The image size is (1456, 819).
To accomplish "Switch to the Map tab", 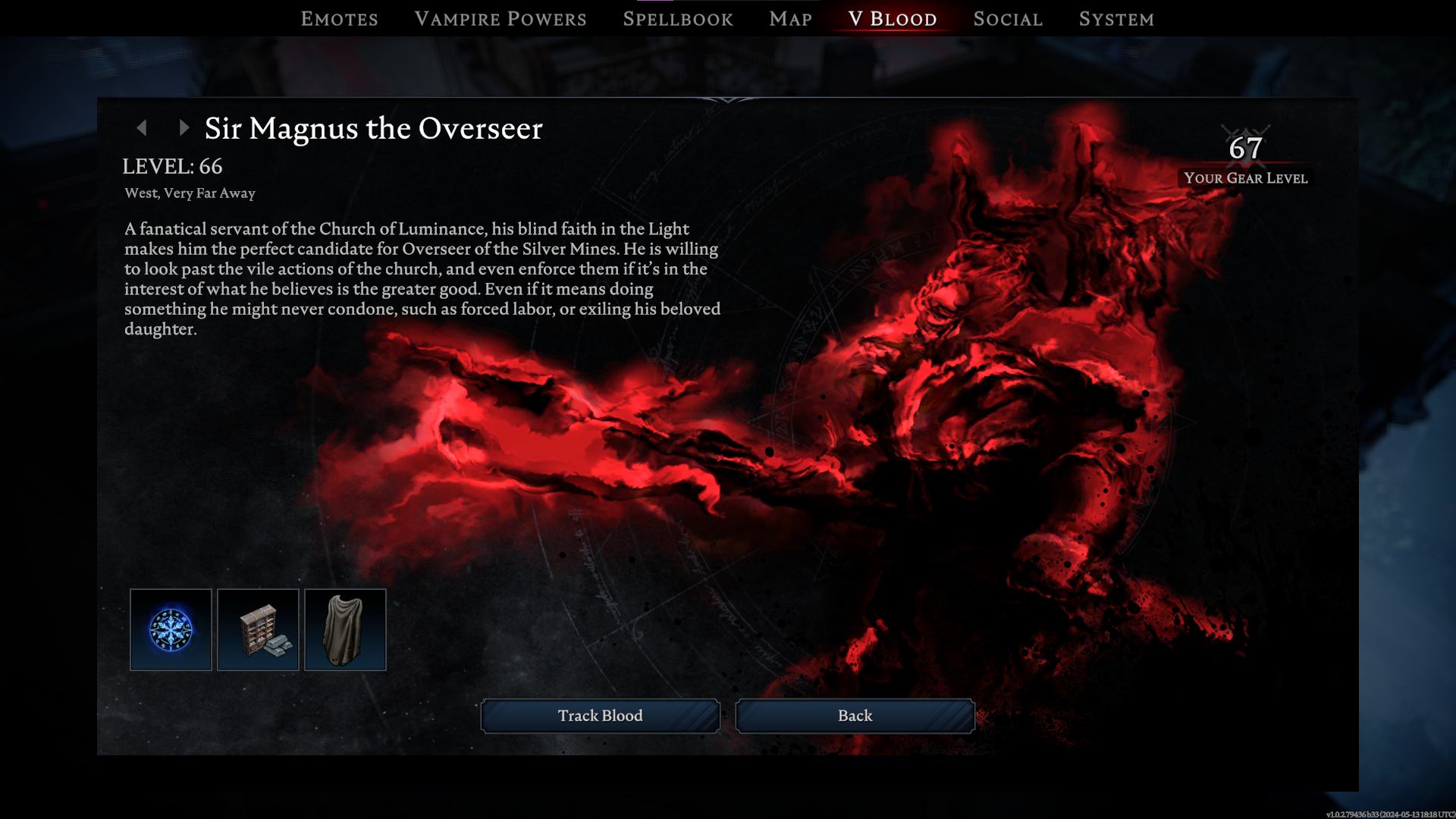I will coord(789,19).
